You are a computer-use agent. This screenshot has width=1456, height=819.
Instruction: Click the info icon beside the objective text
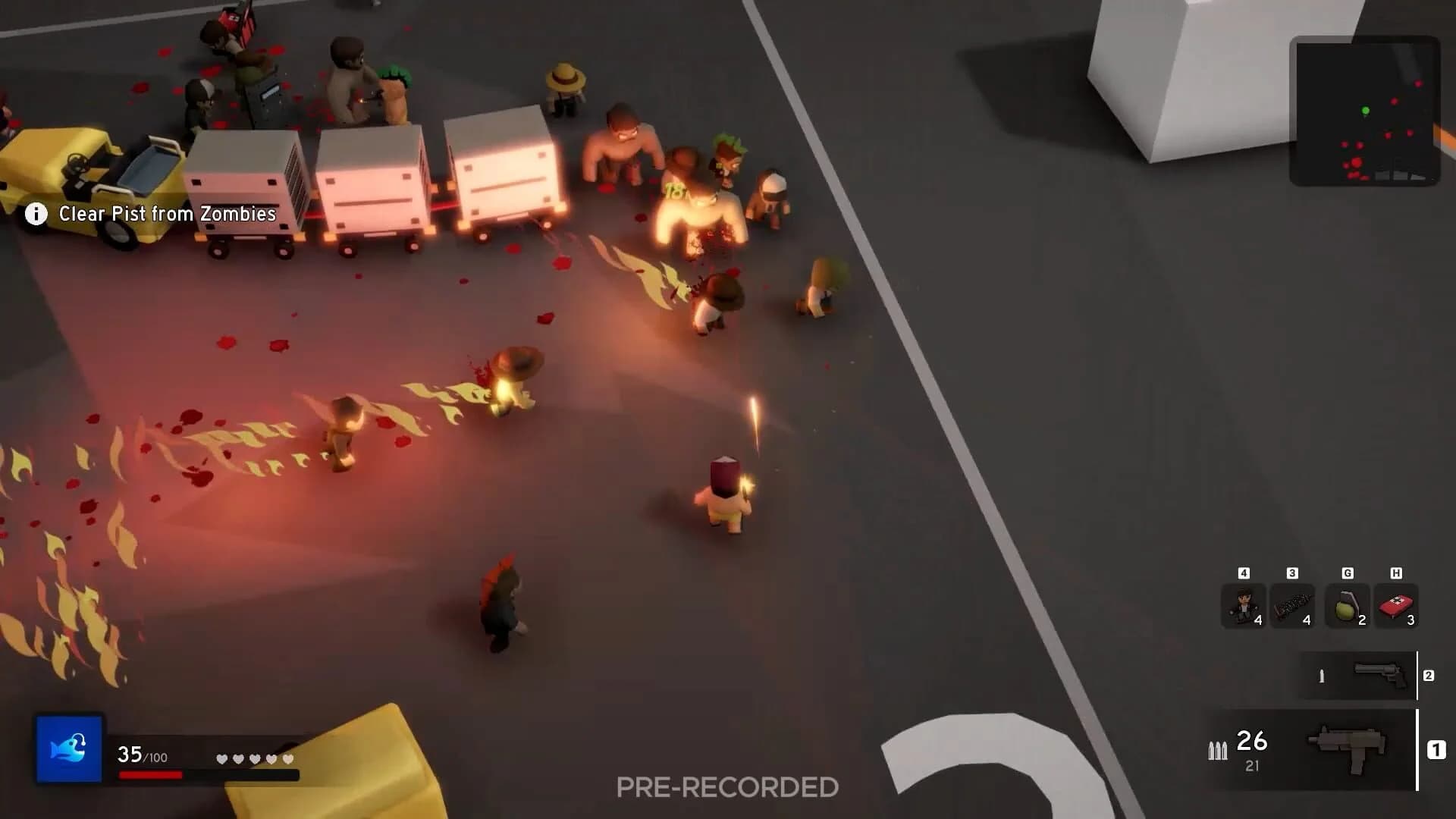pyautogui.click(x=36, y=214)
